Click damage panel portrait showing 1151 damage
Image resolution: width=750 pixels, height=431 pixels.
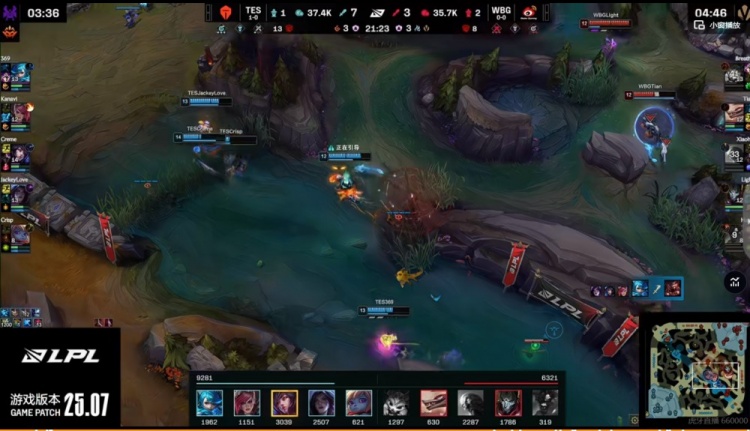pyautogui.click(x=247, y=403)
